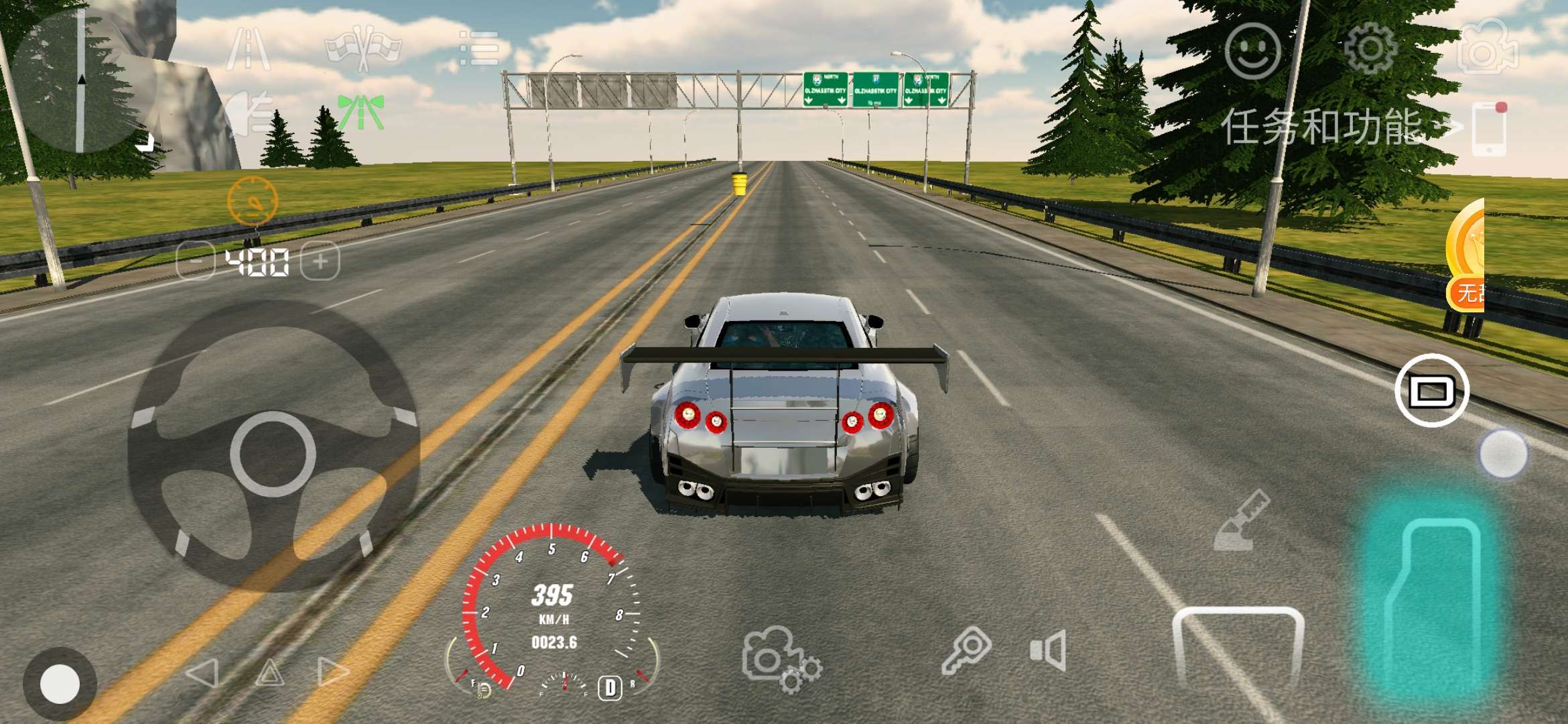Increase cruise speed with plus button

[320, 261]
